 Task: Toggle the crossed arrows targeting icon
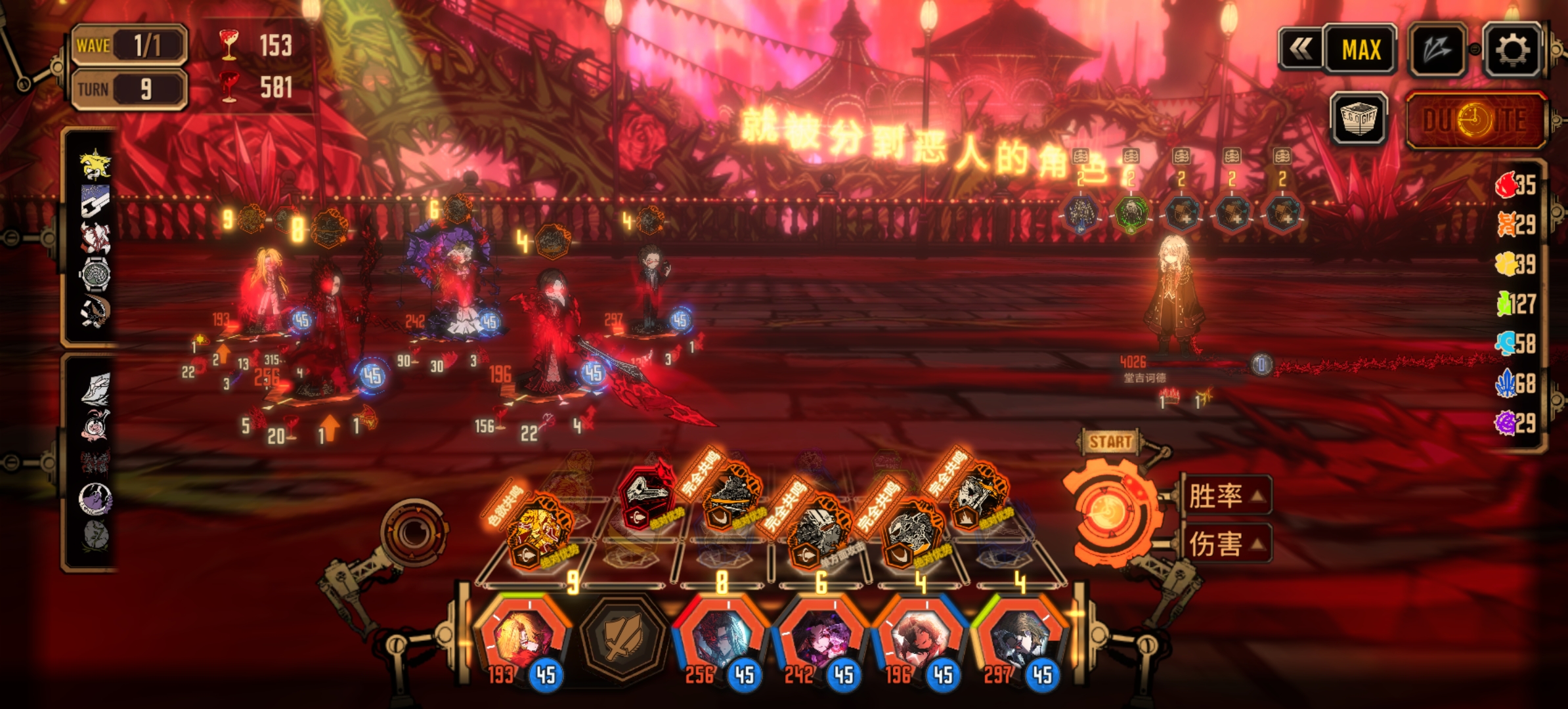point(1437,50)
